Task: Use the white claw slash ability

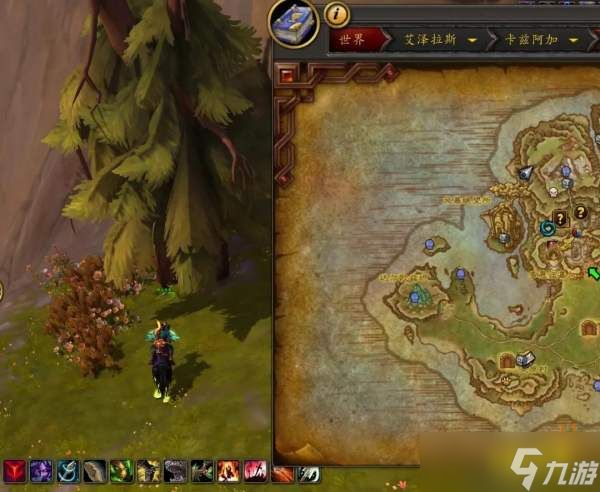Action: click(x=310, y=472)
